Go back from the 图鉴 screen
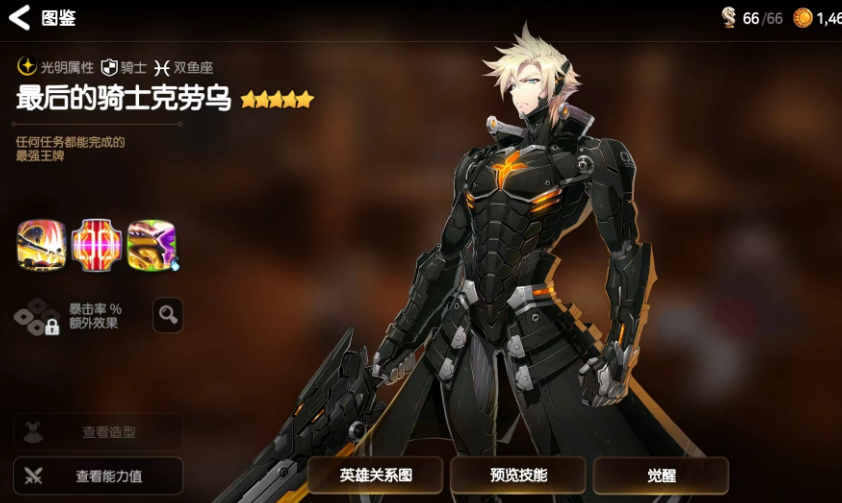This screenshot has width=842, height=503. point(20,17)
